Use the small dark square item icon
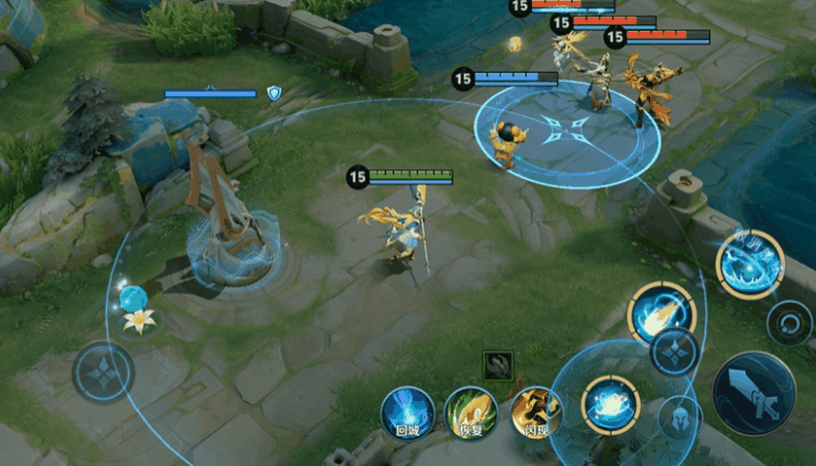This screenshot has width=816, height=466. pos(498,365)
